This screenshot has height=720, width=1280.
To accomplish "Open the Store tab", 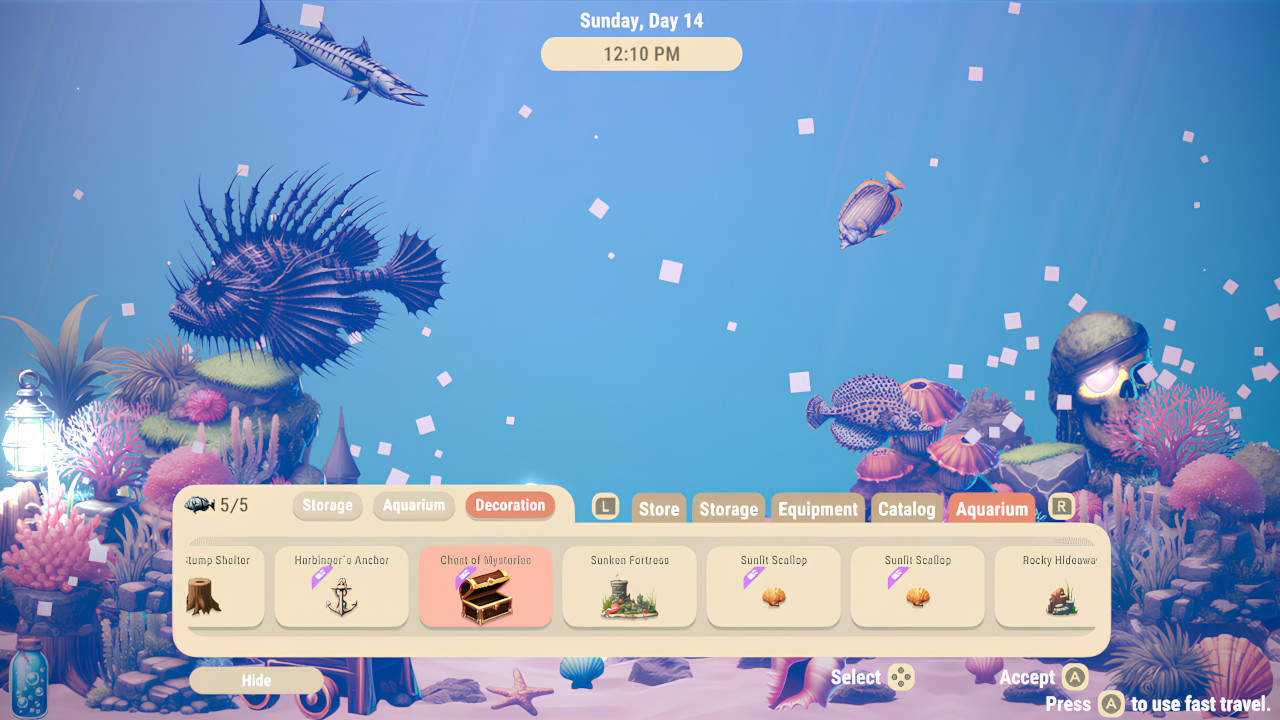I will tap(658, 508).
